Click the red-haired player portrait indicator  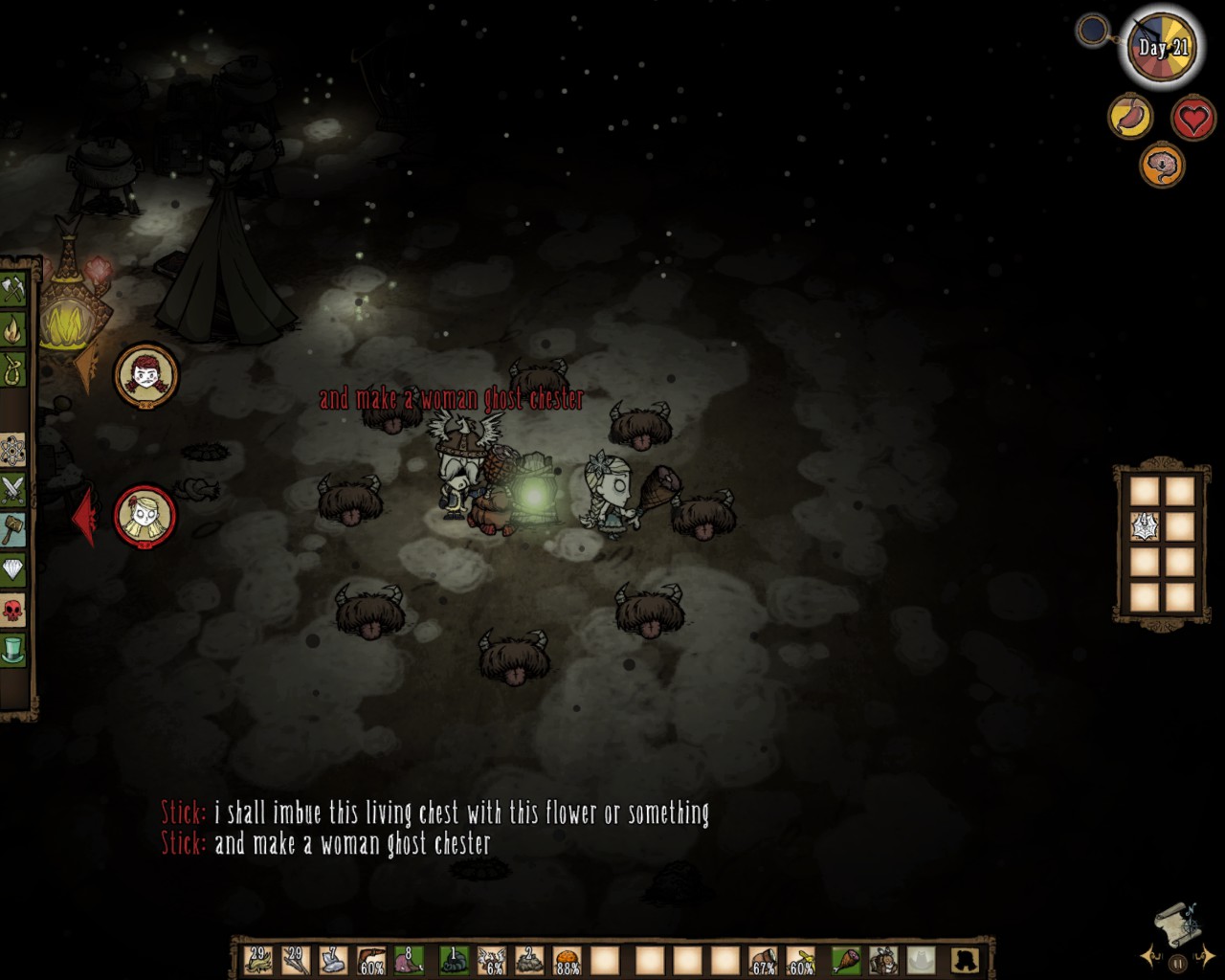coord(146,375)
